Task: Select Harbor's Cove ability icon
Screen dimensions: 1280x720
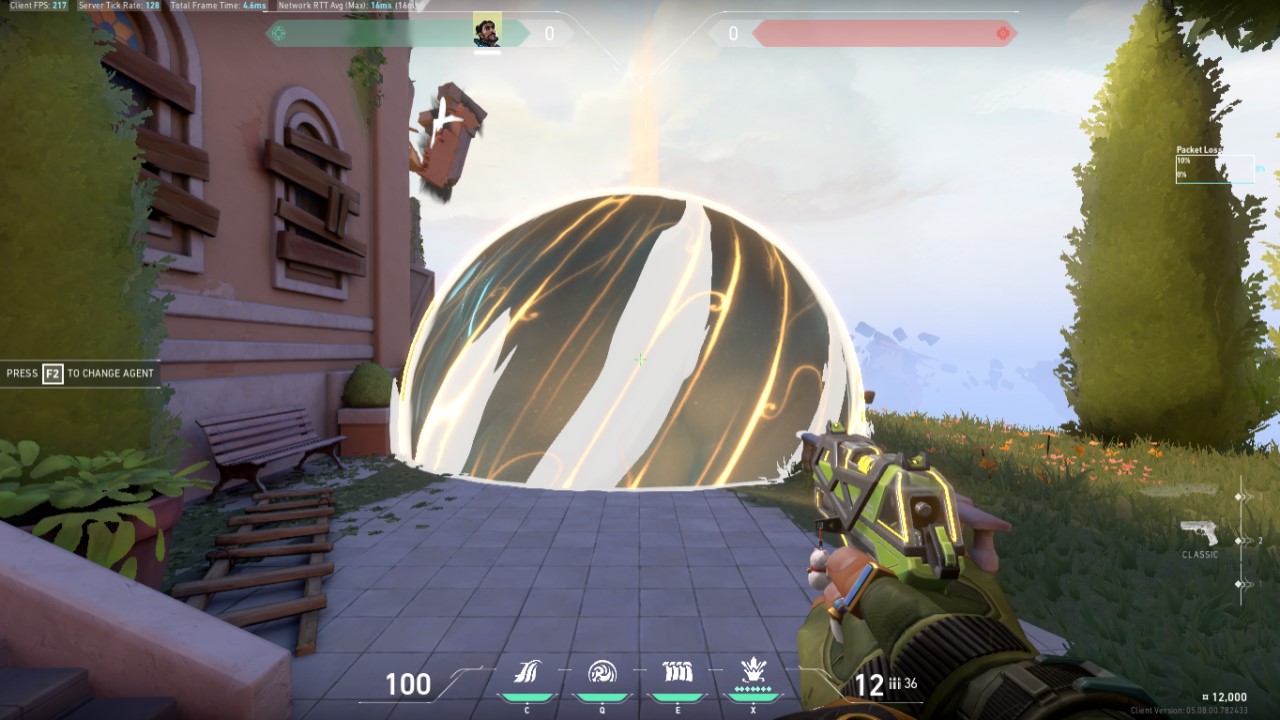Action: coord(602,670)
